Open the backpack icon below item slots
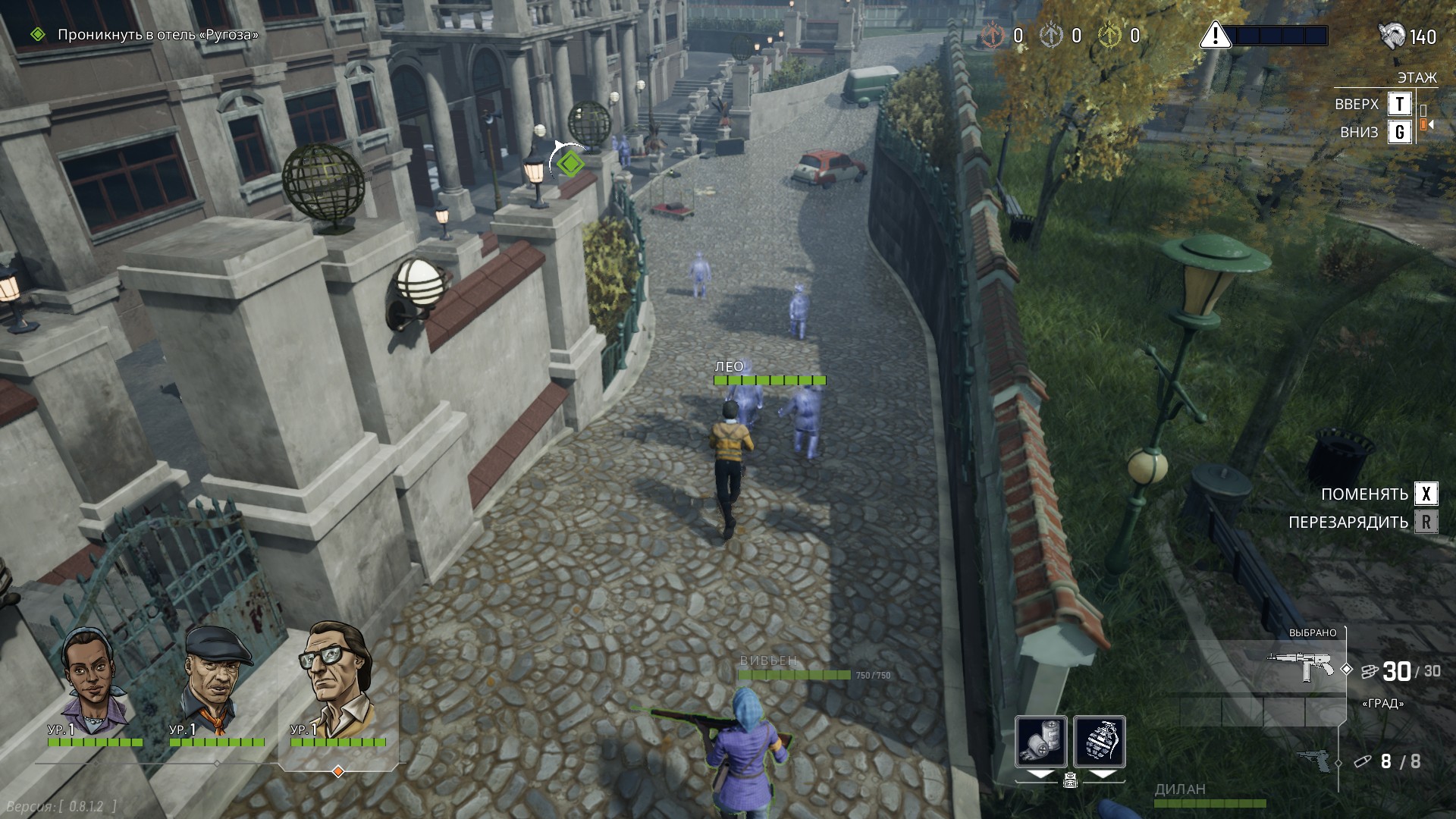Viewport: 1456px width, 819px height. pyautogui.click(x=1070, y=779)
